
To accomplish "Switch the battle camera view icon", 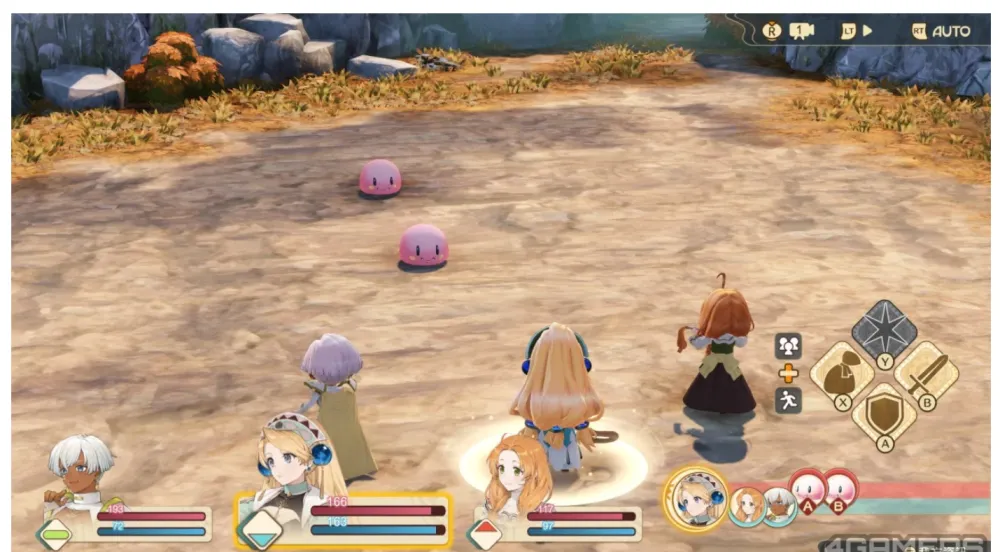I will (x=802, y=31).
